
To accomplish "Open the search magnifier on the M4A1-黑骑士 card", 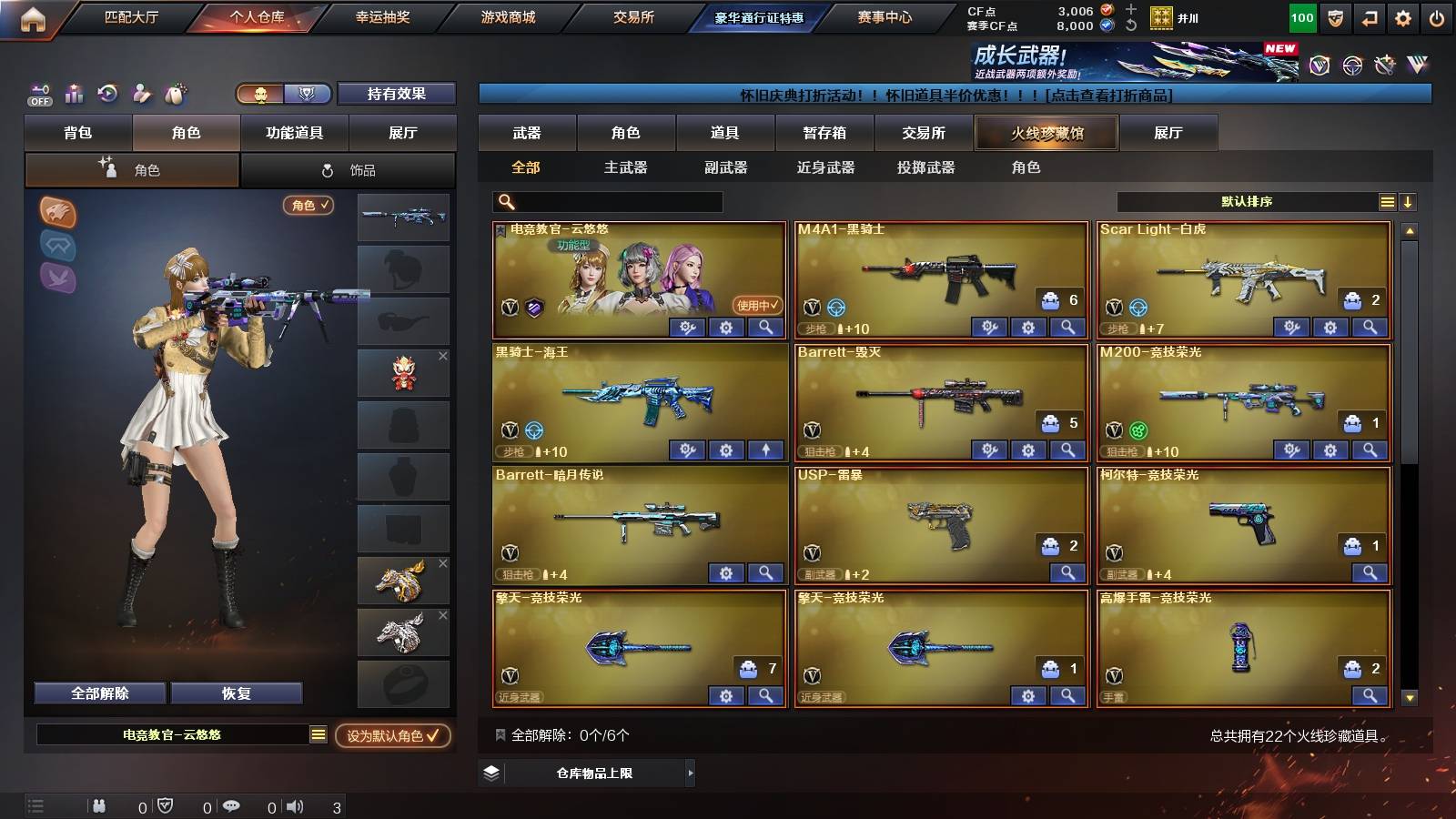I will click(1067, 326).
